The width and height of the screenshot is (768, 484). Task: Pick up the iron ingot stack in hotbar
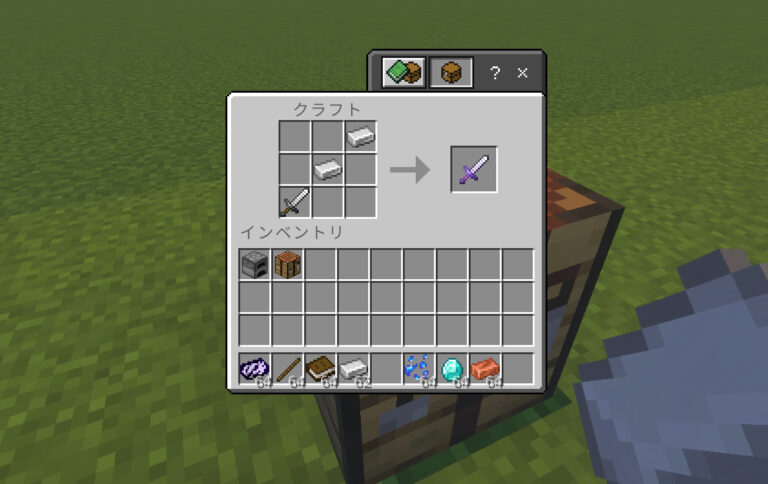[x=354, y=369]
